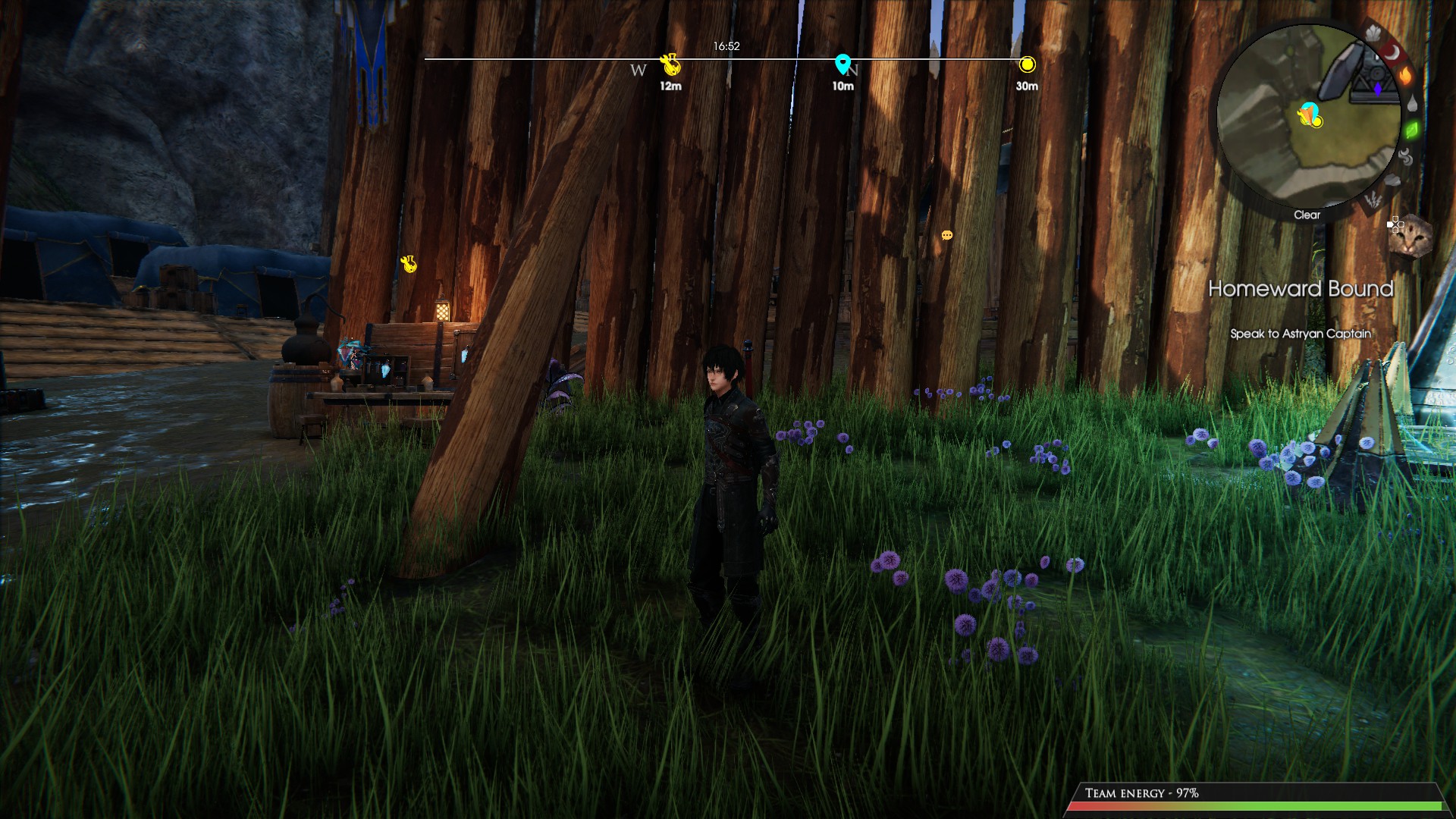The width and height of the screenshot is (1456, 819).
Task: Select the crescent moon element icon
Action: (x=1392, y=52)
